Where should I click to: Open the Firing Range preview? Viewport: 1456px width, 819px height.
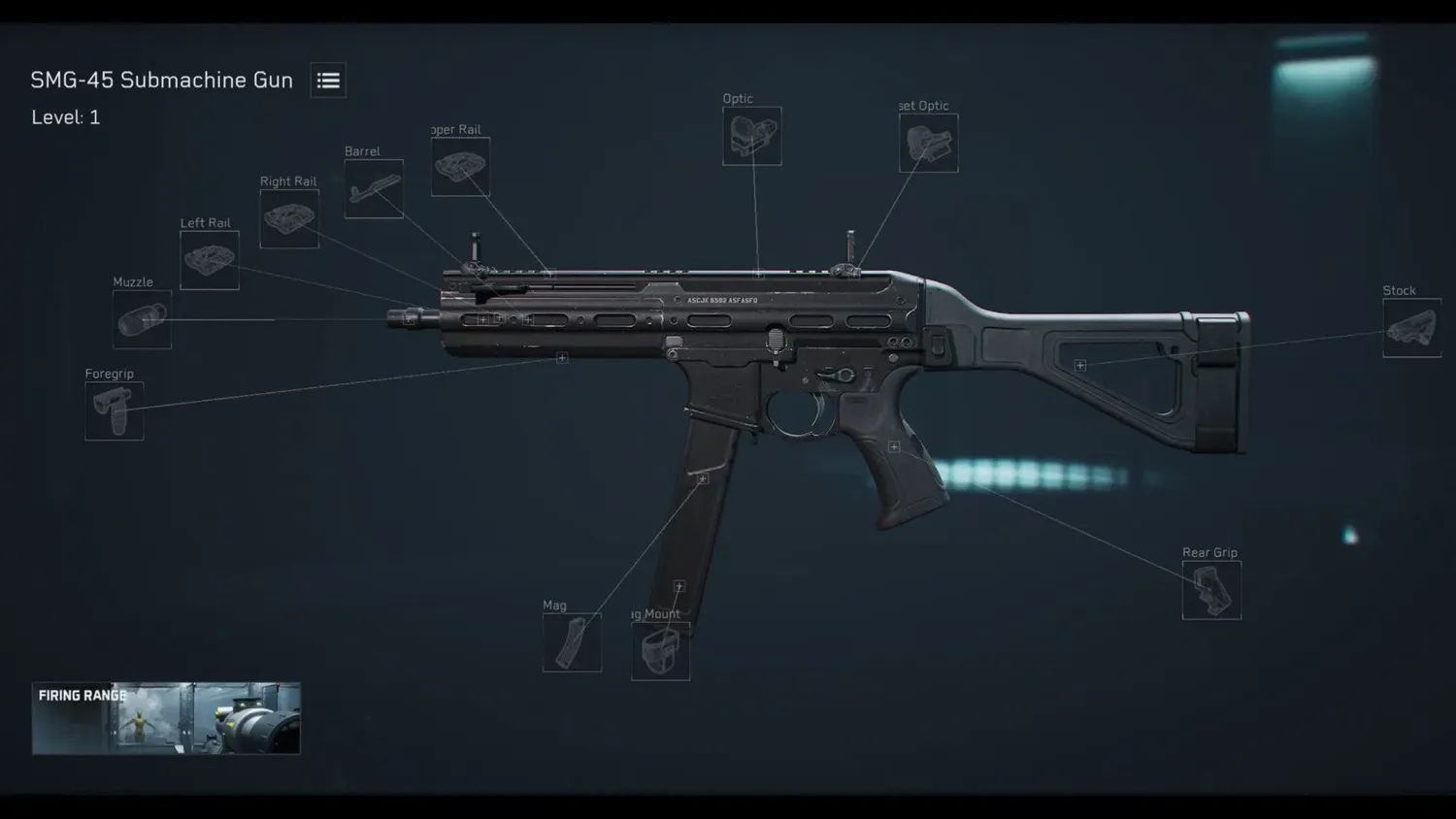click(x=165, y=718)
